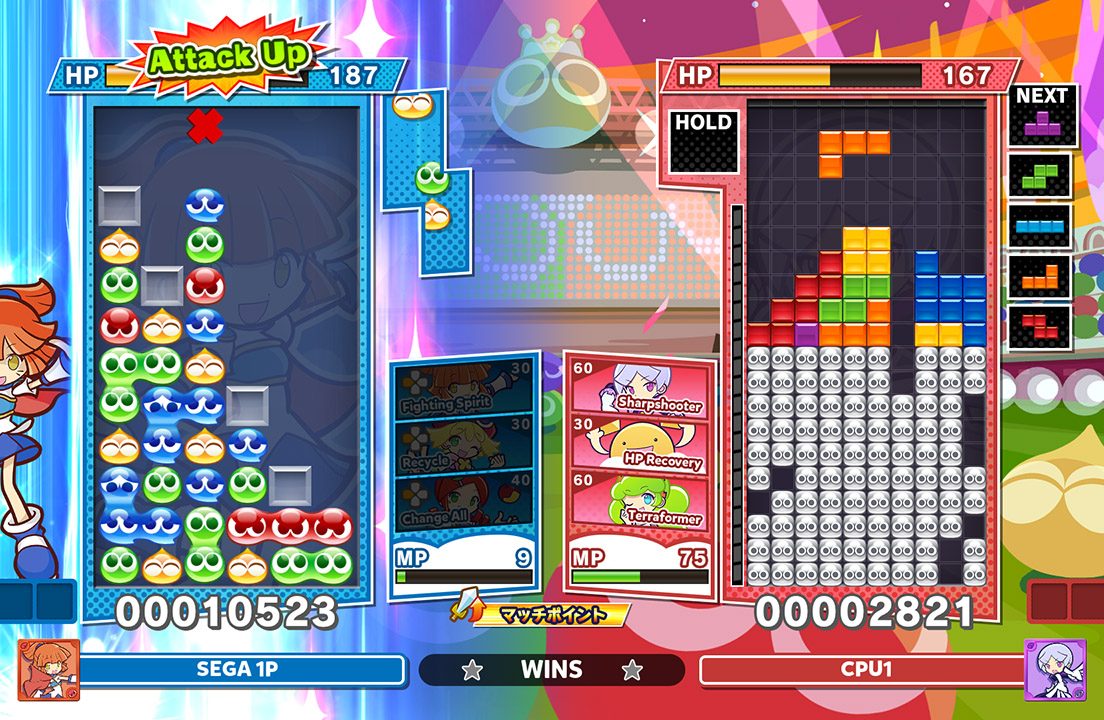Activate the Fighting Spirit skill card
The height and width of the screenshot is (720, 1104).
[x=462, y=392]
